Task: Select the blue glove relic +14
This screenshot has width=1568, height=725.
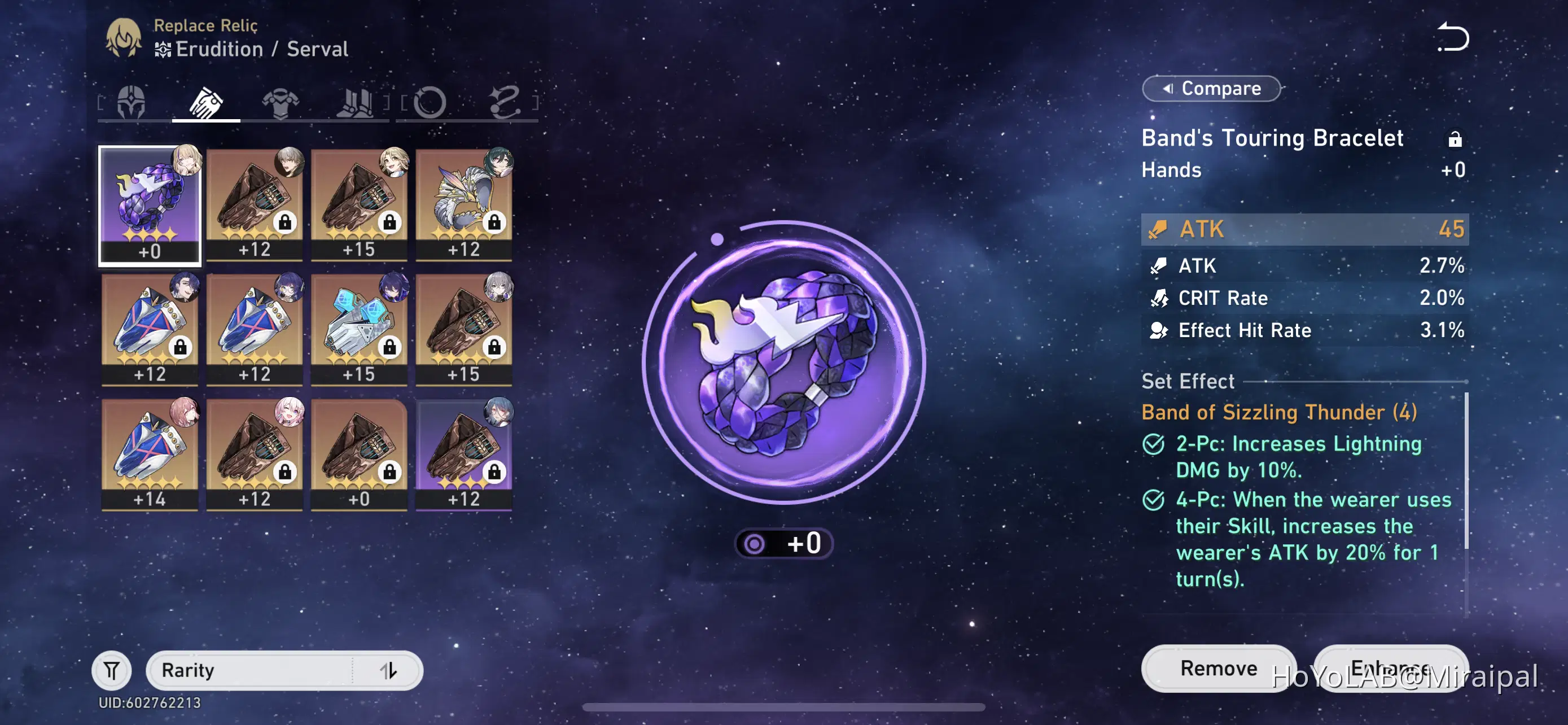Action: click(x=150, y=454)
